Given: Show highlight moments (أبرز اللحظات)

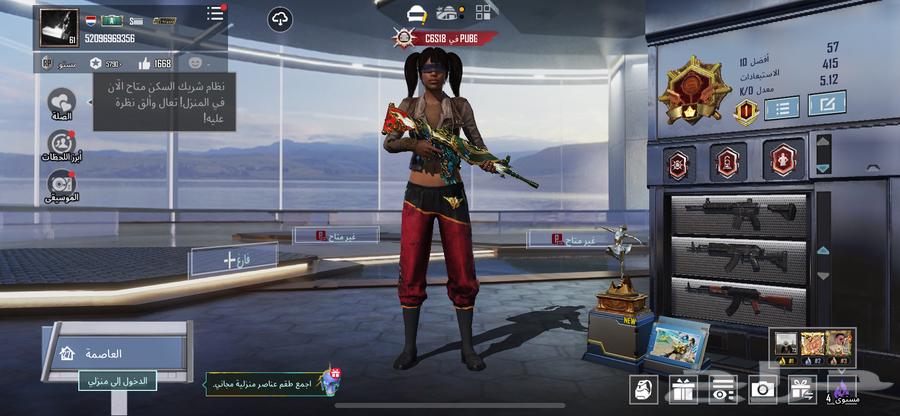Looking at the screenshot, I should [x=61, y=144].
